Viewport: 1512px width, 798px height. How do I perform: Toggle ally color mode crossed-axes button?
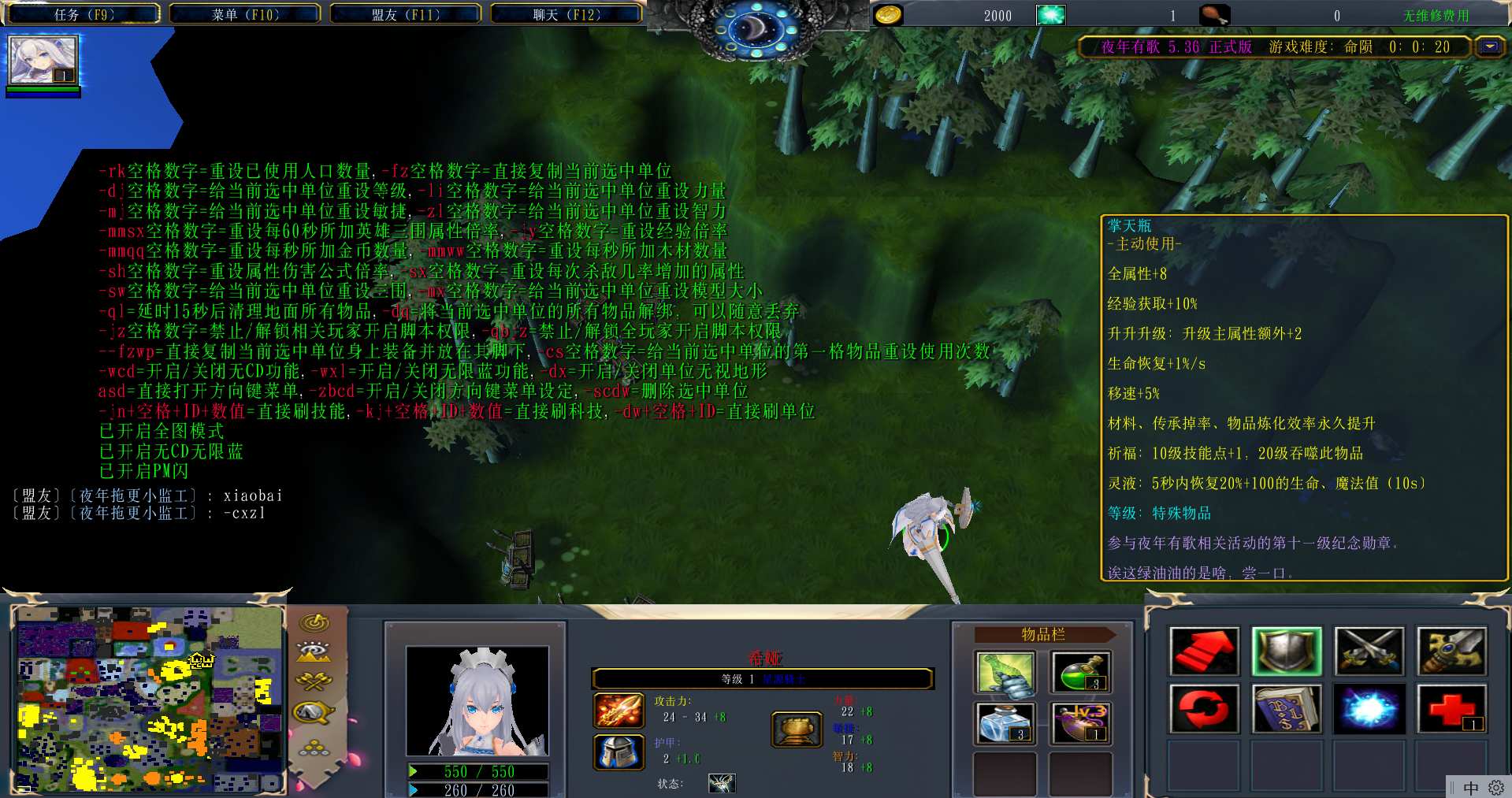[x=314, y=681]
